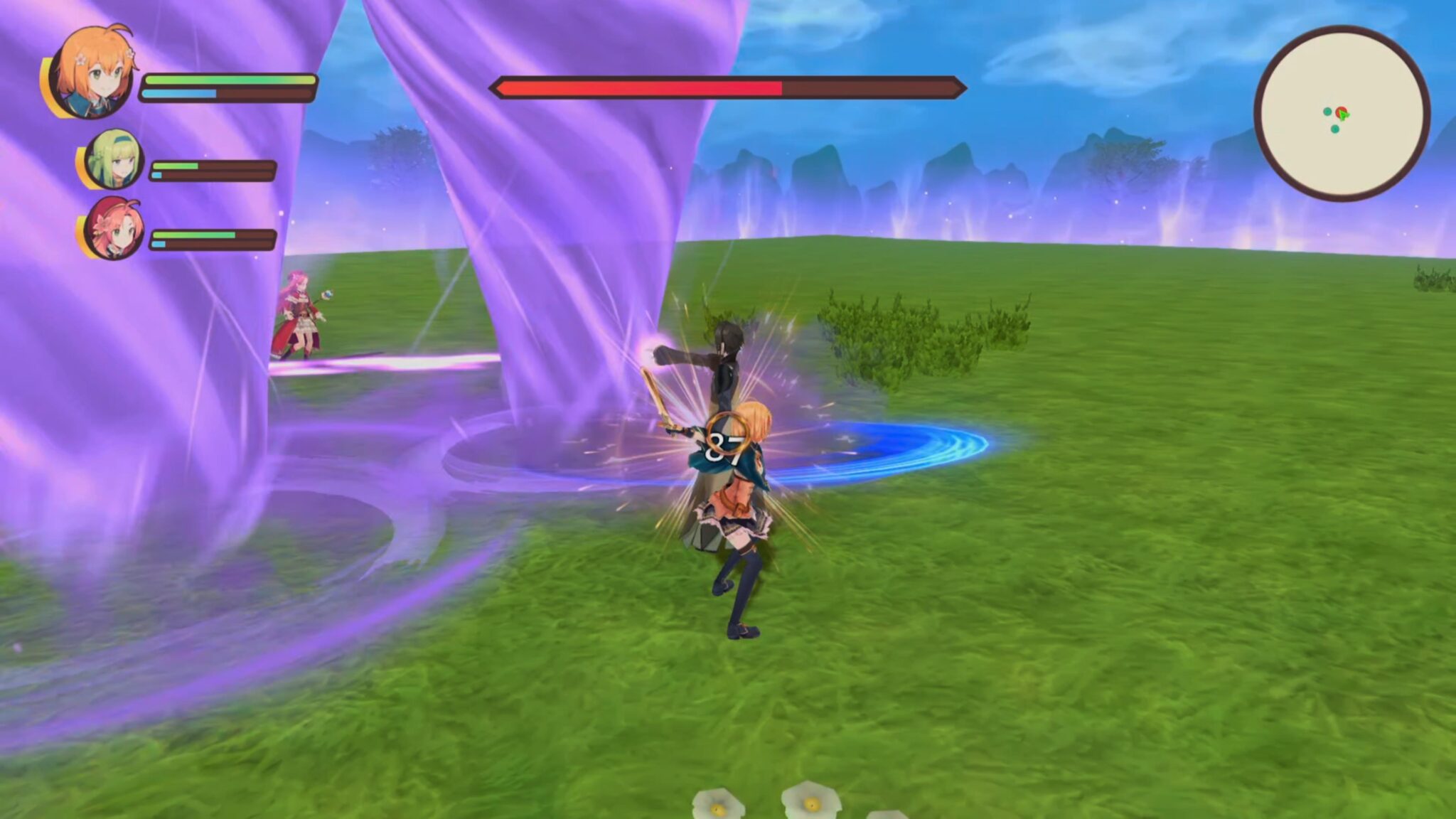Select the orange-haired leader's portrait icon

[x=91, y=71]
